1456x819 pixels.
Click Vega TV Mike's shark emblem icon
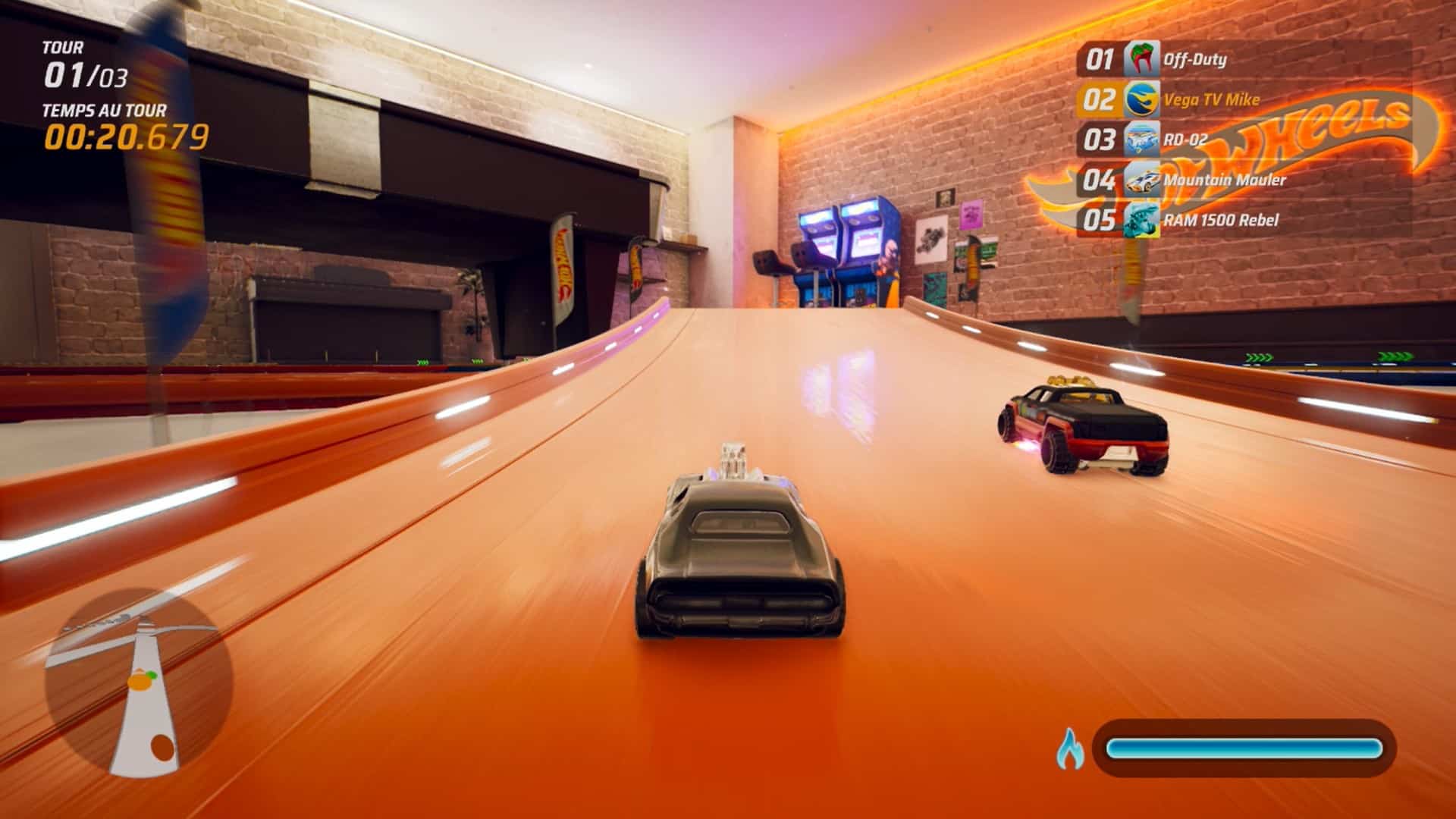click(x=1143, y=98)
